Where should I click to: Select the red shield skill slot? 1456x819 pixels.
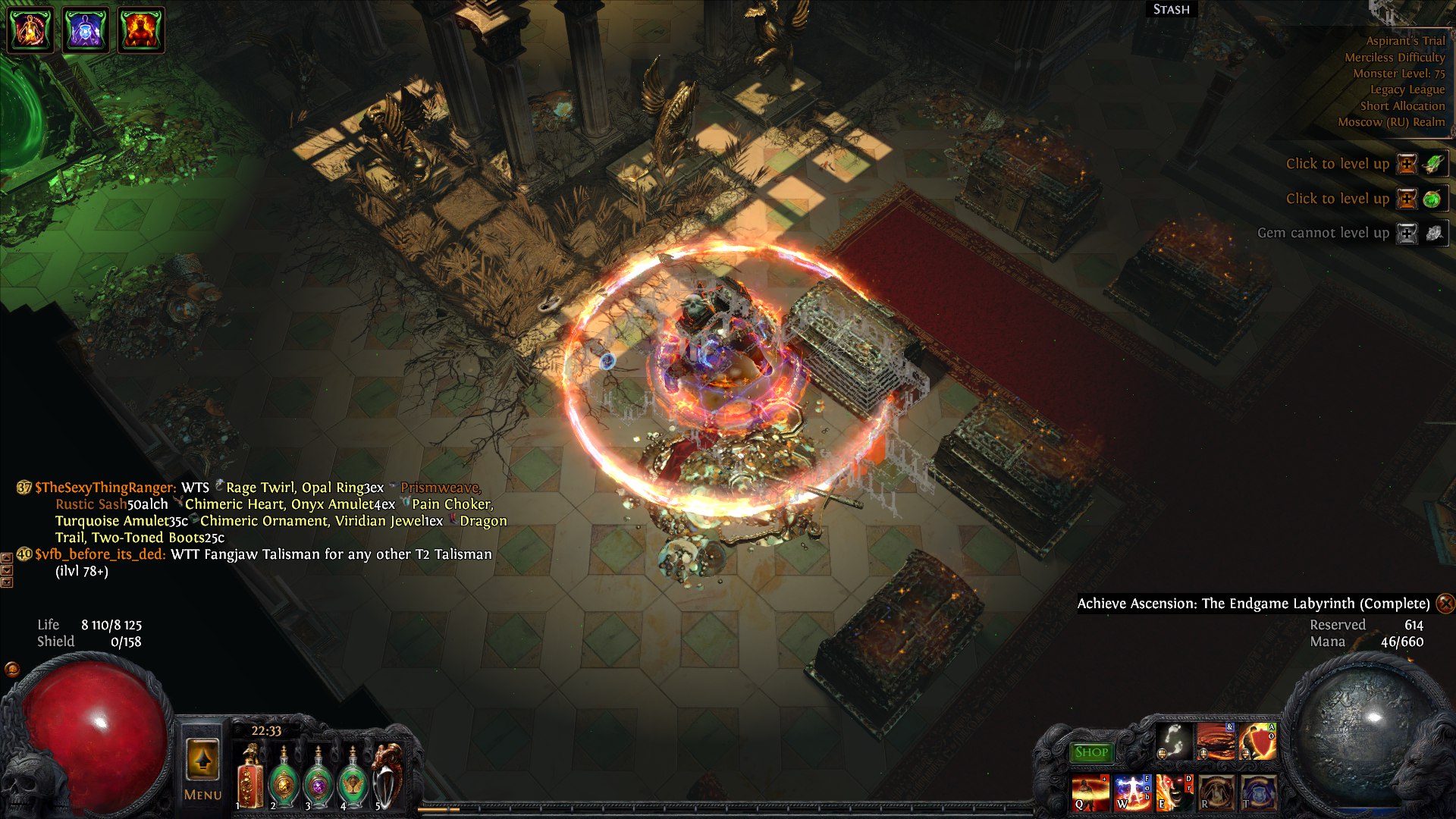click(x=1257, y=741)
